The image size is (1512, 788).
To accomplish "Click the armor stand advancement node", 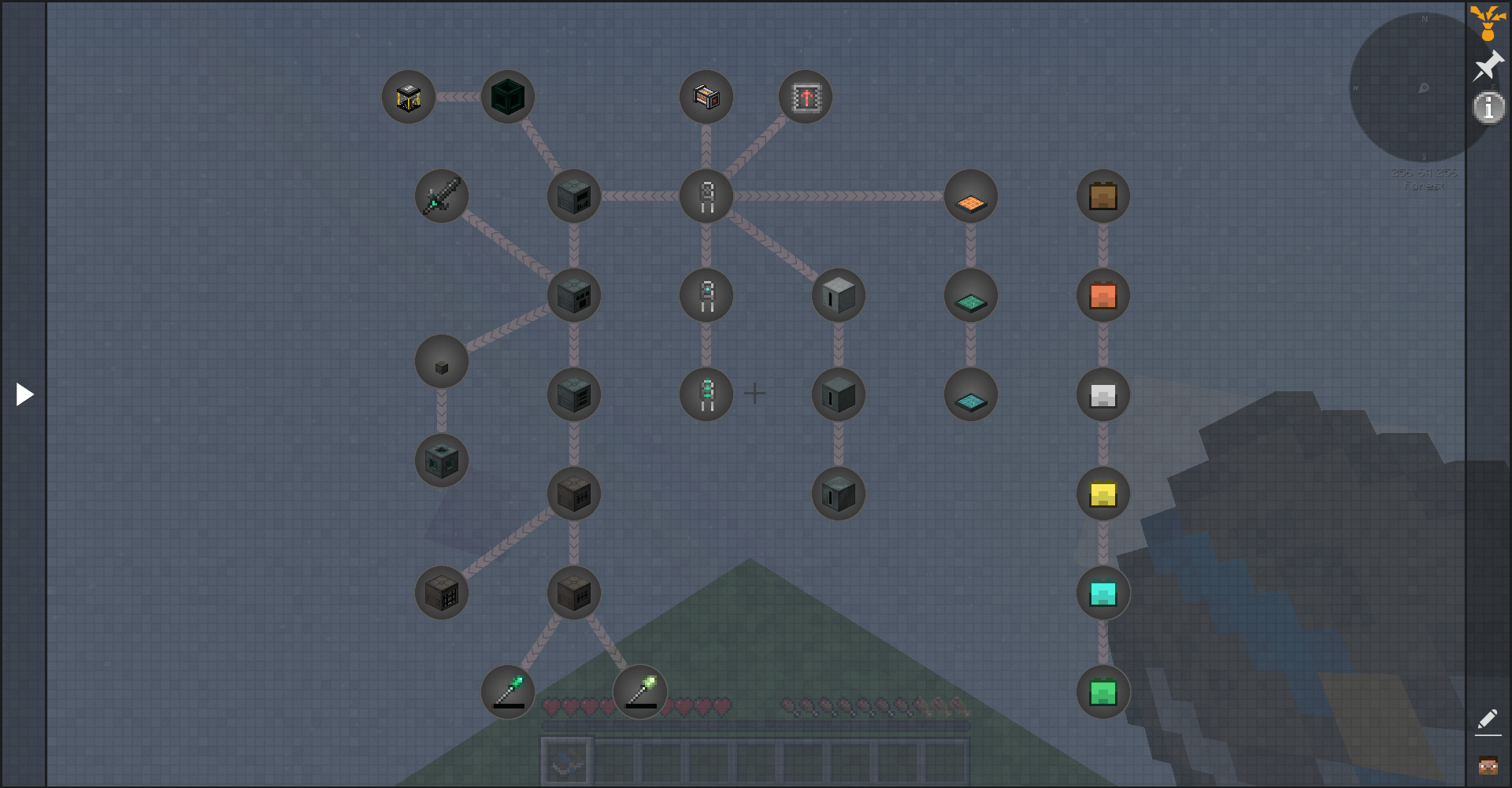I will [706, 196].
